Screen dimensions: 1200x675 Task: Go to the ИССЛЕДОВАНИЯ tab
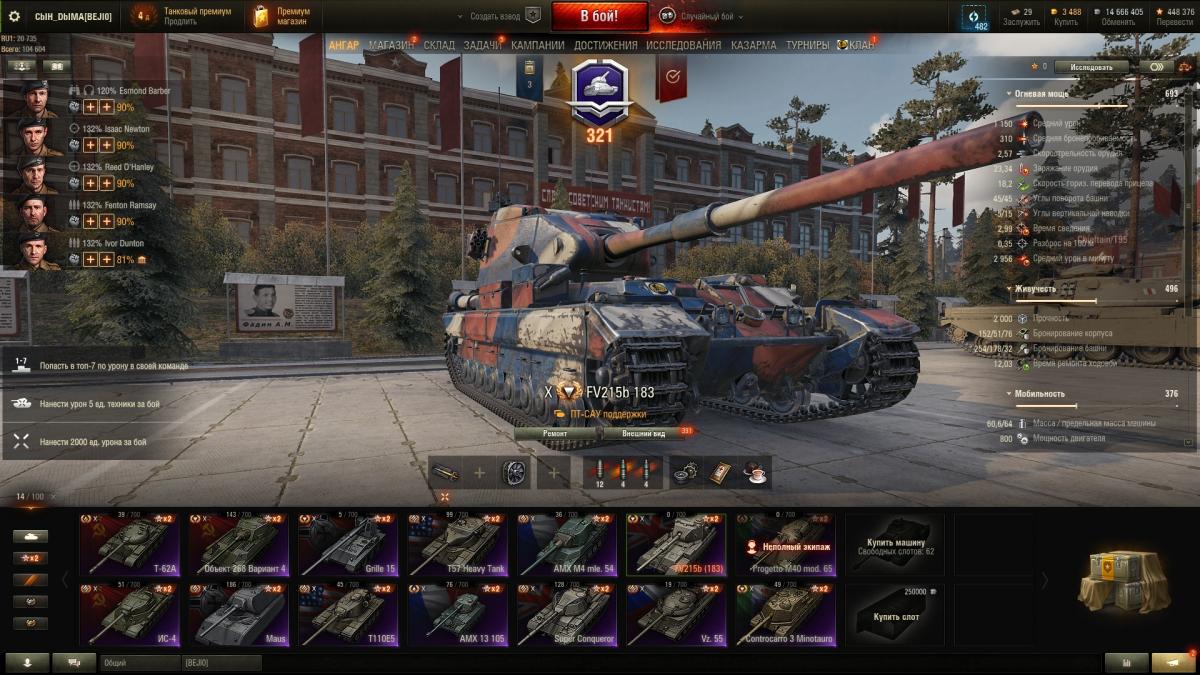coord(683,46)
